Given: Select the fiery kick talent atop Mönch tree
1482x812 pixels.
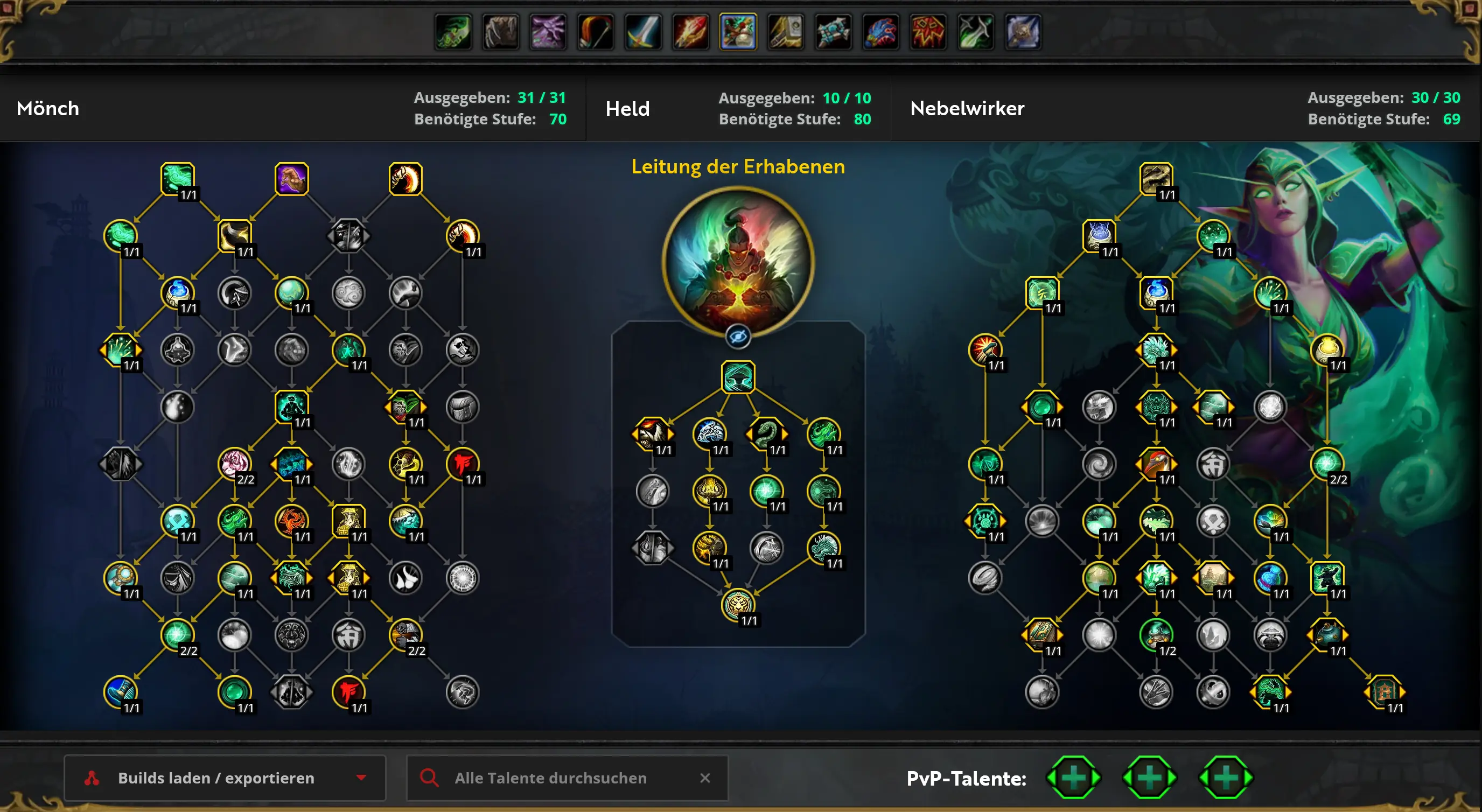Looking at the screenshot, I should click(x=406, y=179).
